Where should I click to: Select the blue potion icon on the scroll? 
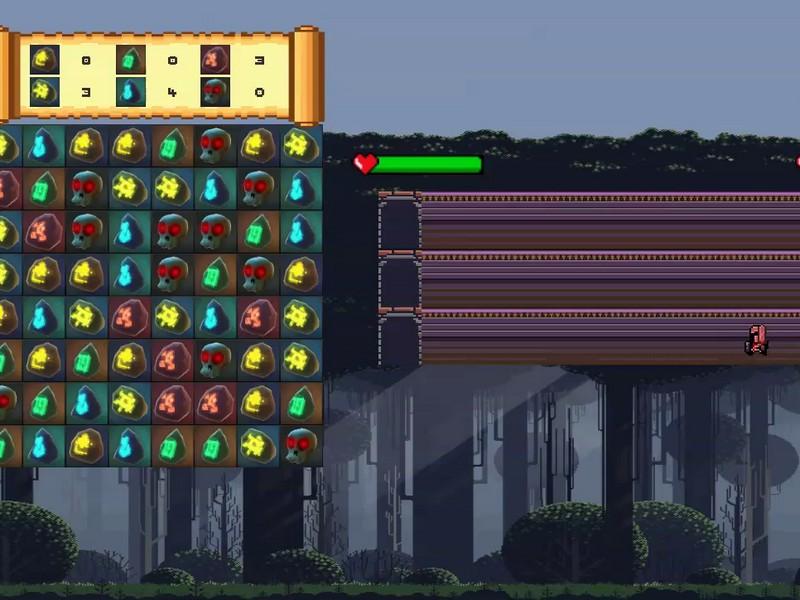(130, 92)
